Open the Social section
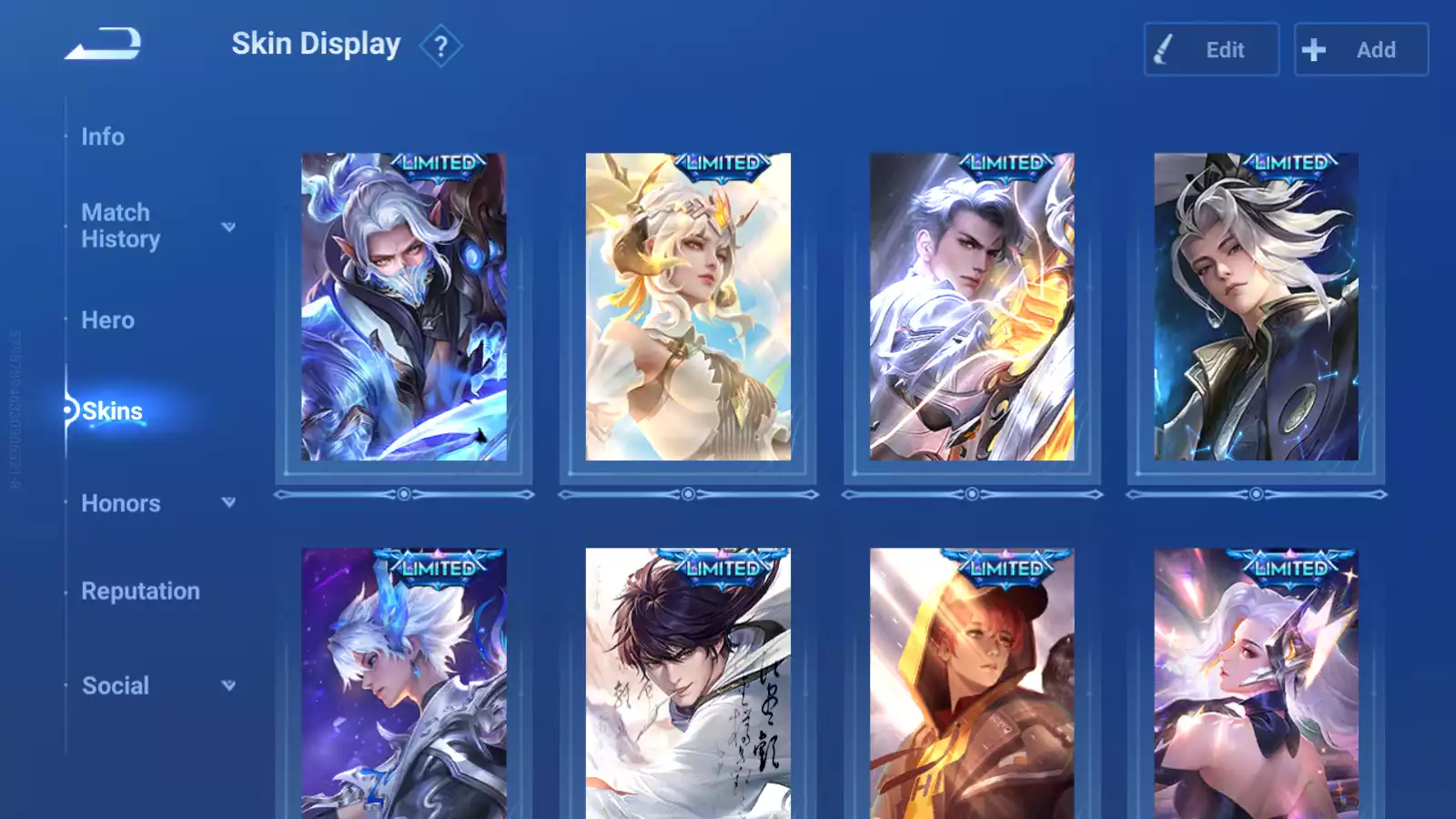This screenshot has height=819, width=1456. [x=116, y=686]
